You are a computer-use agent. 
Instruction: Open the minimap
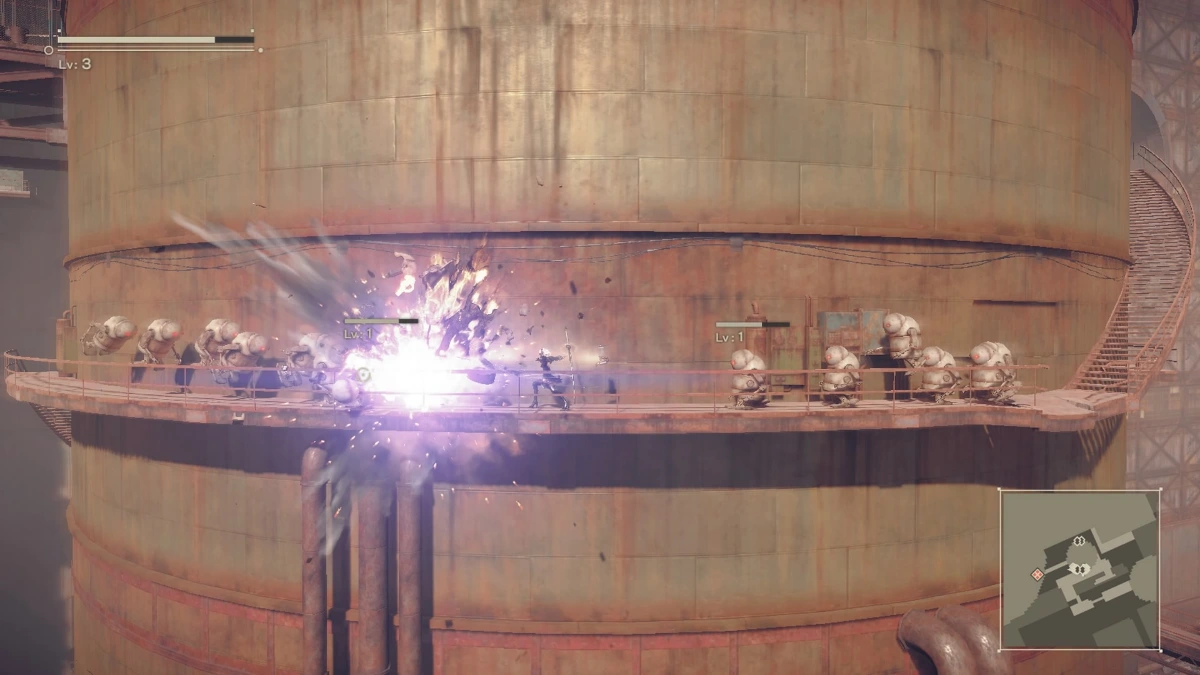(1080, 568)
